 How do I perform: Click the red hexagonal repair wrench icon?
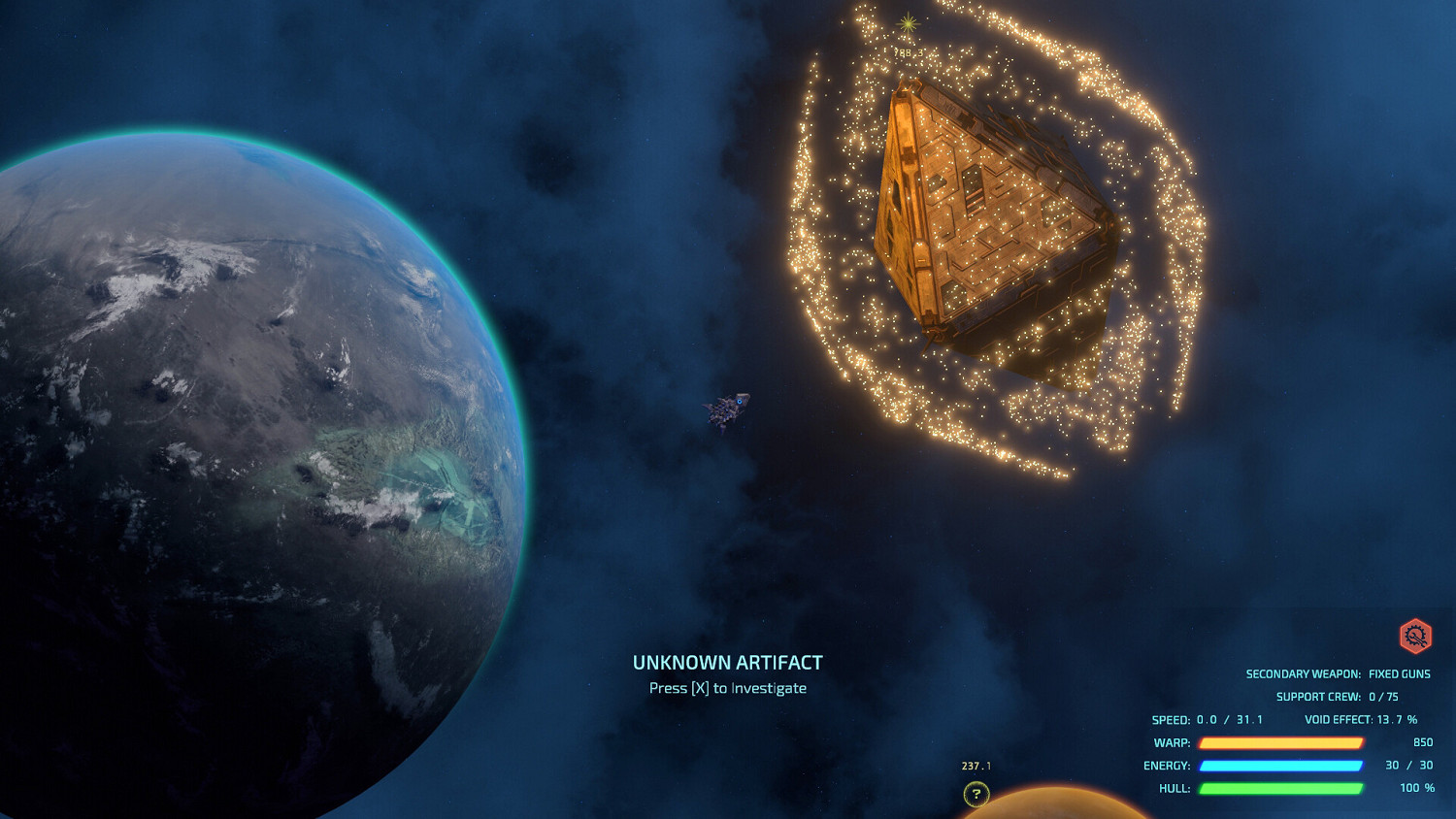(x=1416, y=635)
